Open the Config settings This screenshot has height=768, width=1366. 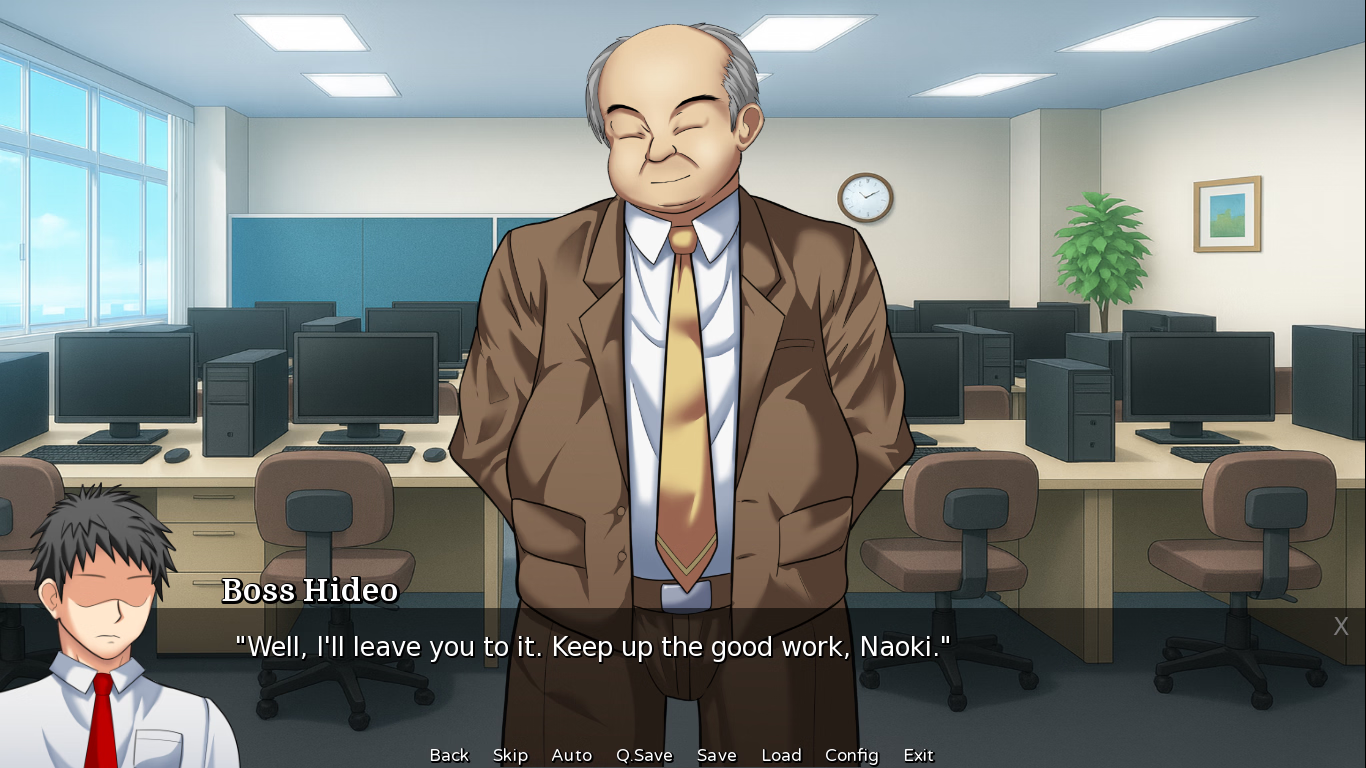[851, 755]
